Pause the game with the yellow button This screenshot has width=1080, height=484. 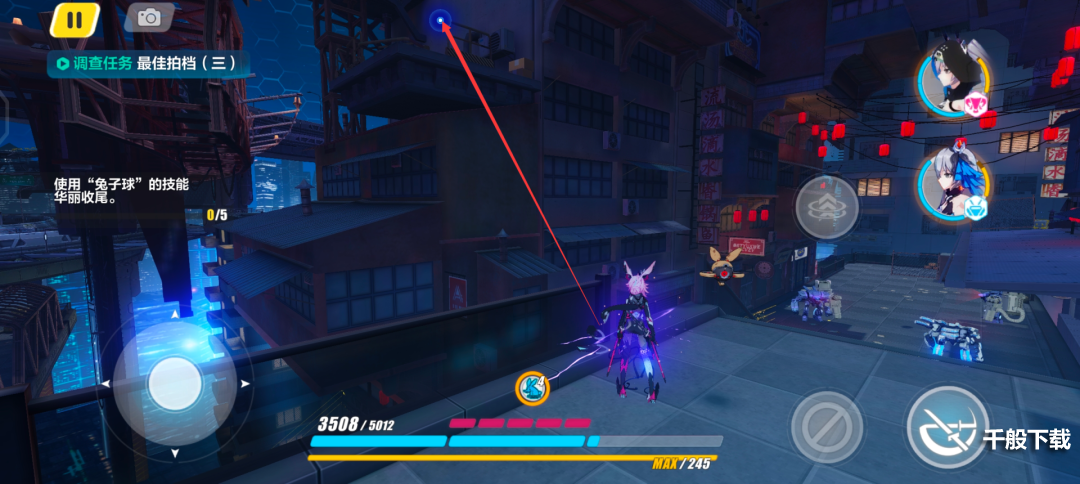tap(74, 18)
